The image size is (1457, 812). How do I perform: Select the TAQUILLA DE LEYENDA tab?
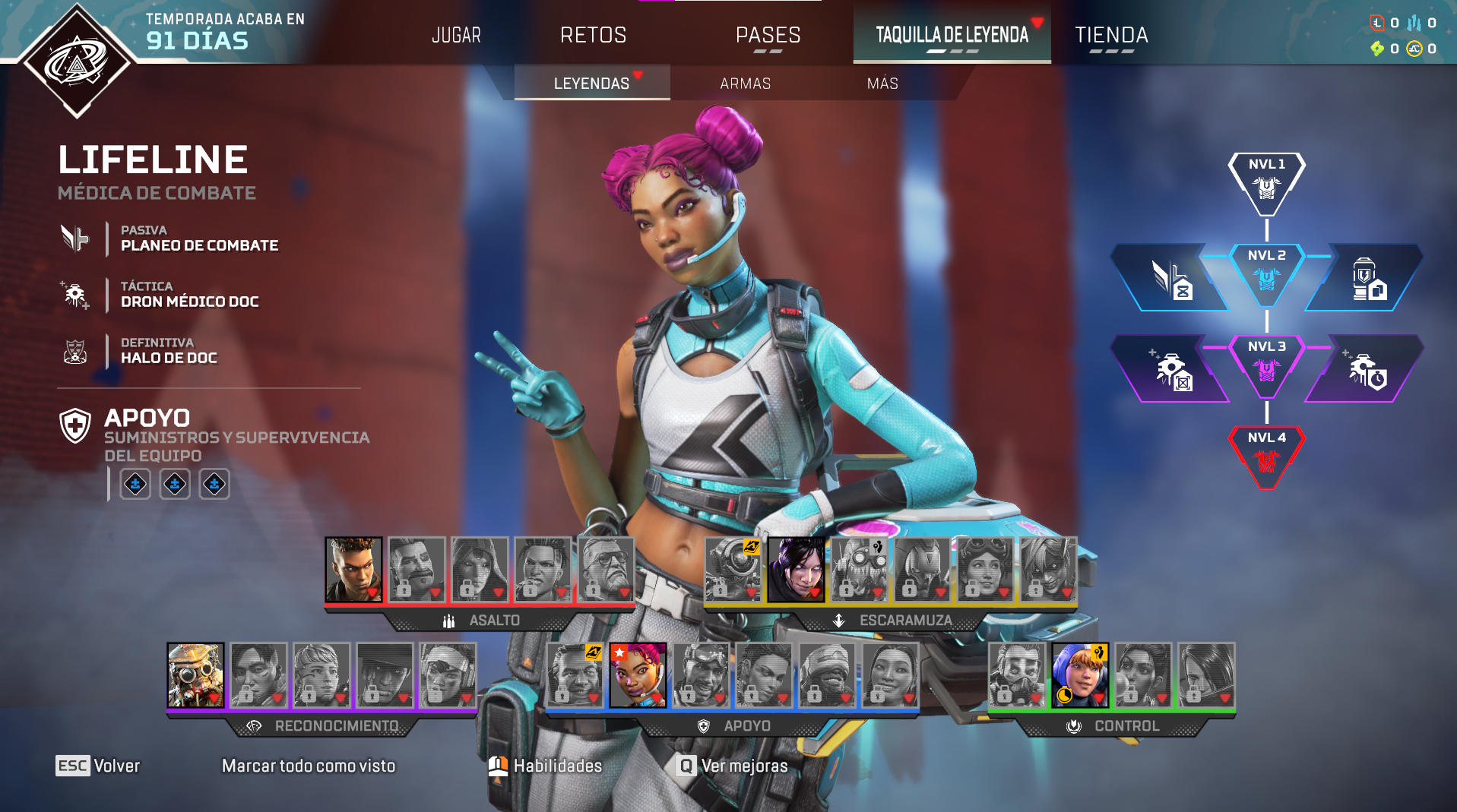[x=952, y=35]
